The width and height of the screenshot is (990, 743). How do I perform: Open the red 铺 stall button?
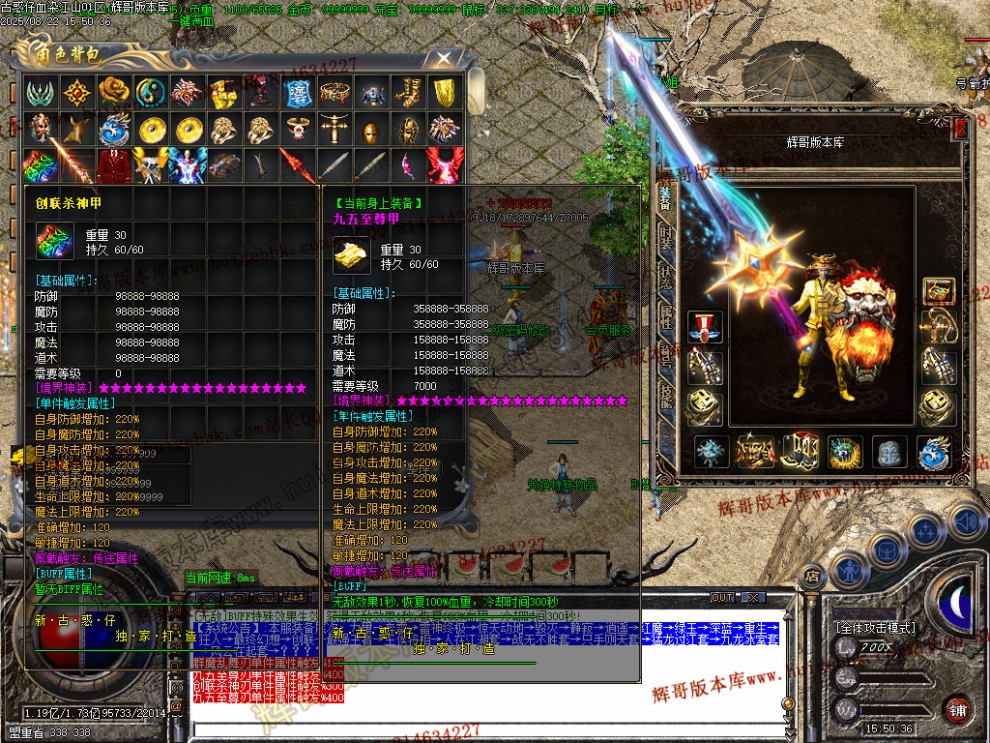958,709
